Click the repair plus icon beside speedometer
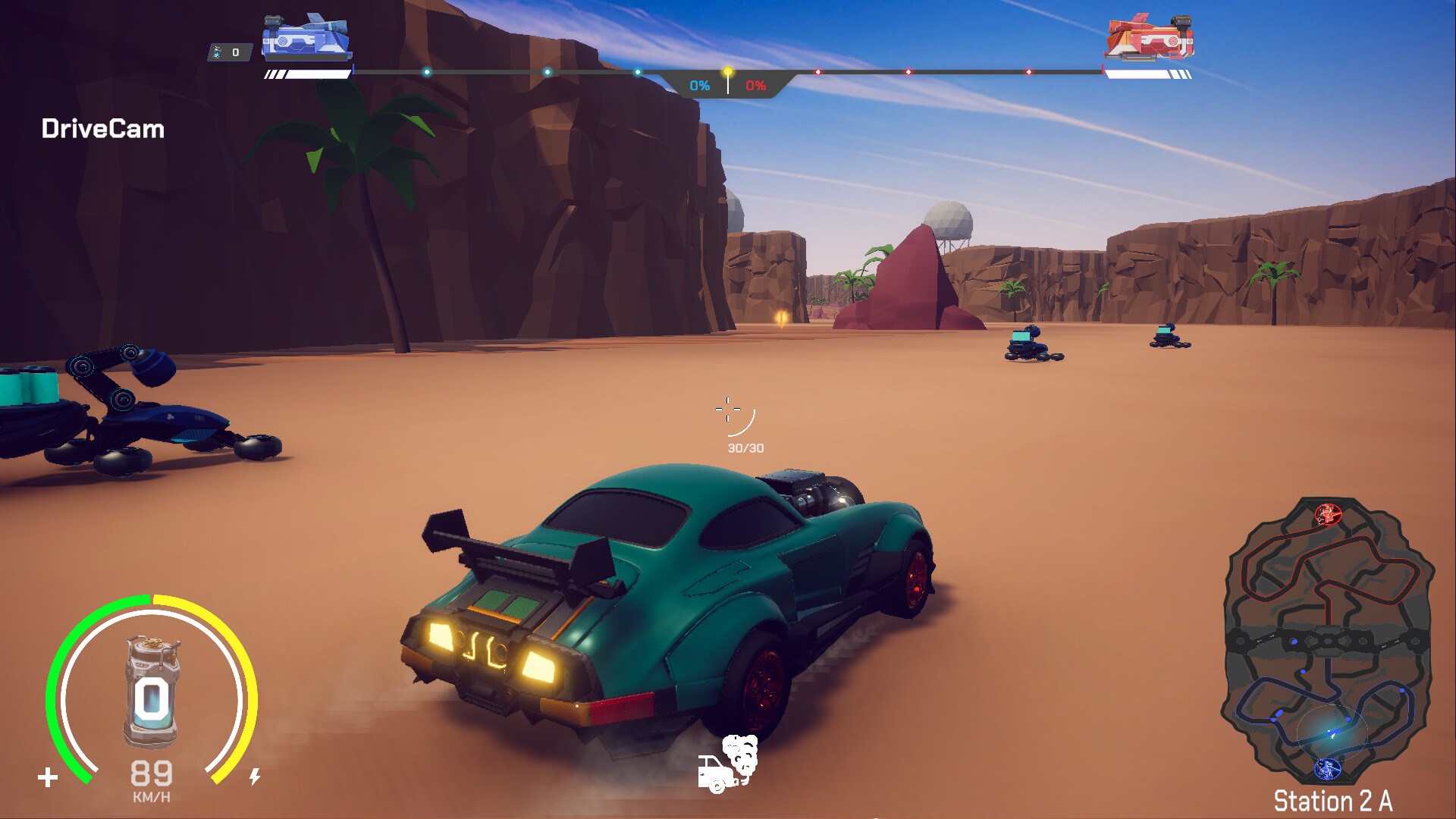 49,775
